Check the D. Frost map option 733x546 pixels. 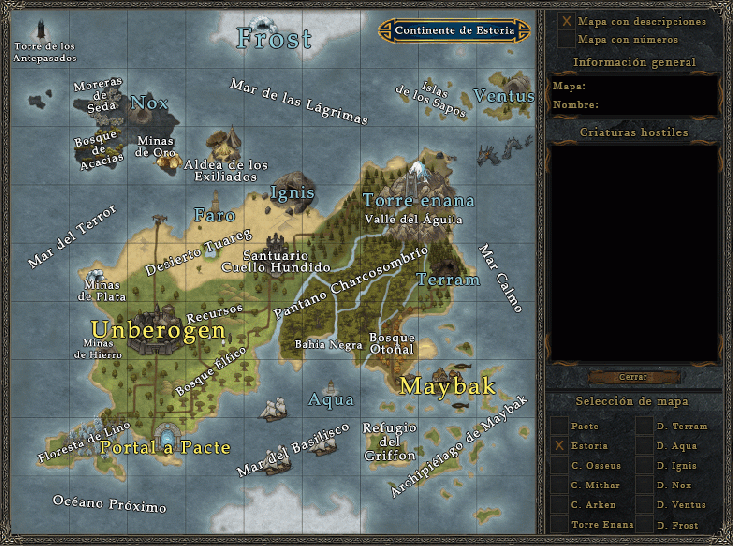[x=645, y=525]
